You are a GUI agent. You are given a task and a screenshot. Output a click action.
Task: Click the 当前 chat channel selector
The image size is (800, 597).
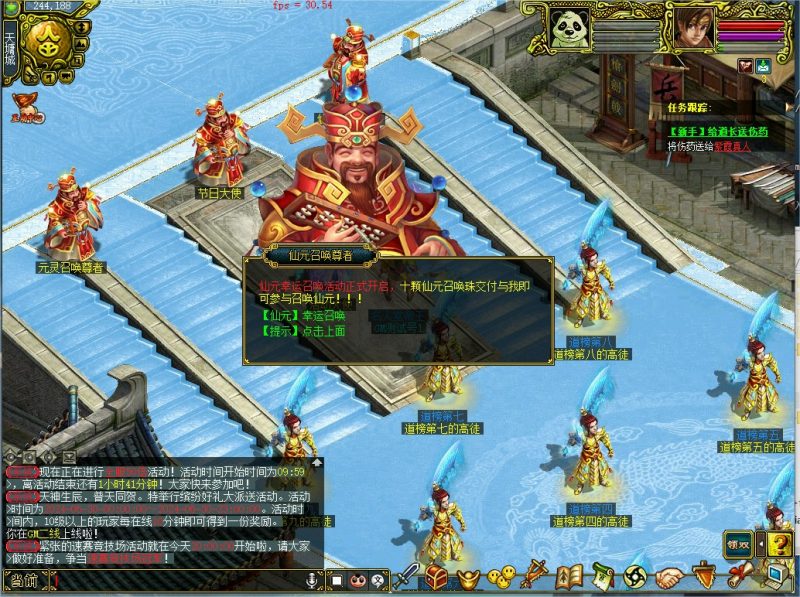pyautogui.click(x=22, y=580)
